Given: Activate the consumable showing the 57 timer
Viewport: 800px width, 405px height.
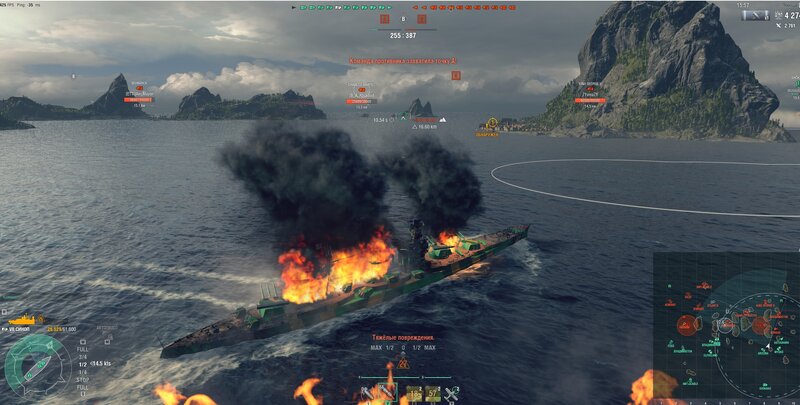Looking at the screenshot, I should coord(433,393).
